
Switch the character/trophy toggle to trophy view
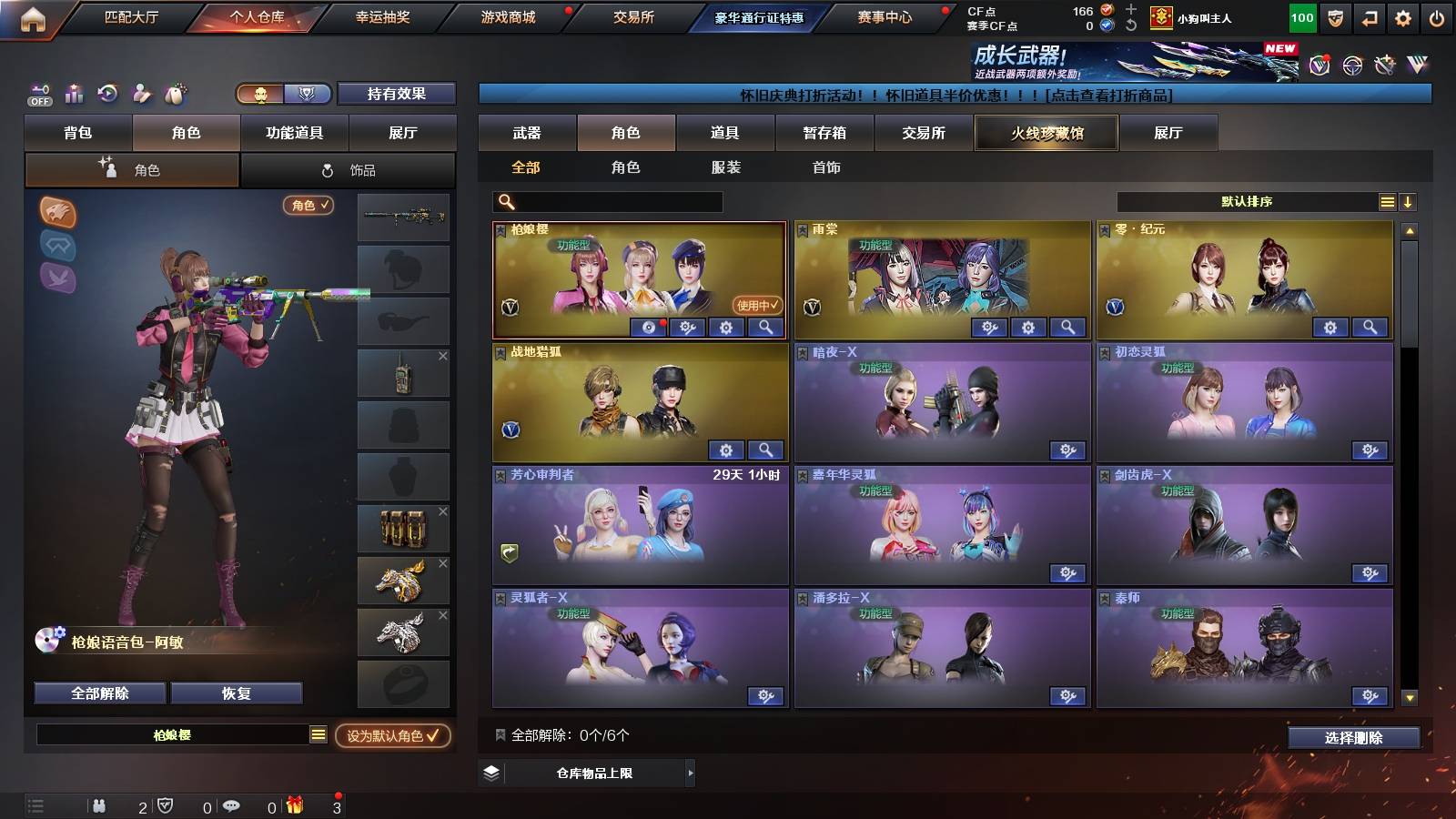(x=308, y=94)
